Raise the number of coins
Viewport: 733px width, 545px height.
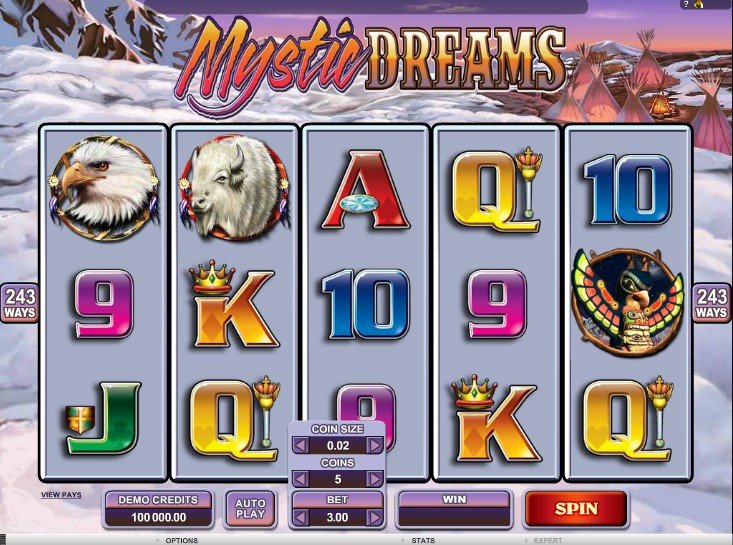point(375,479)
